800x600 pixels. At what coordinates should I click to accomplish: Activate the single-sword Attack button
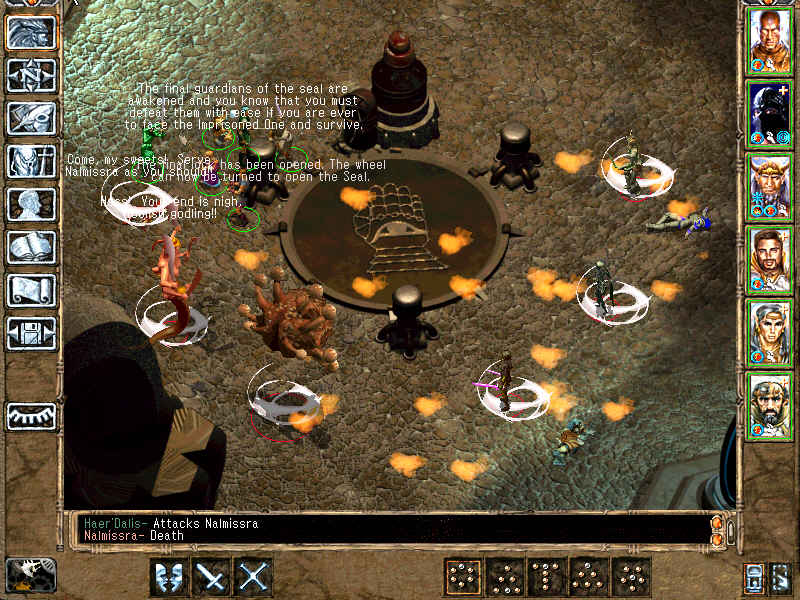[212, 577]
